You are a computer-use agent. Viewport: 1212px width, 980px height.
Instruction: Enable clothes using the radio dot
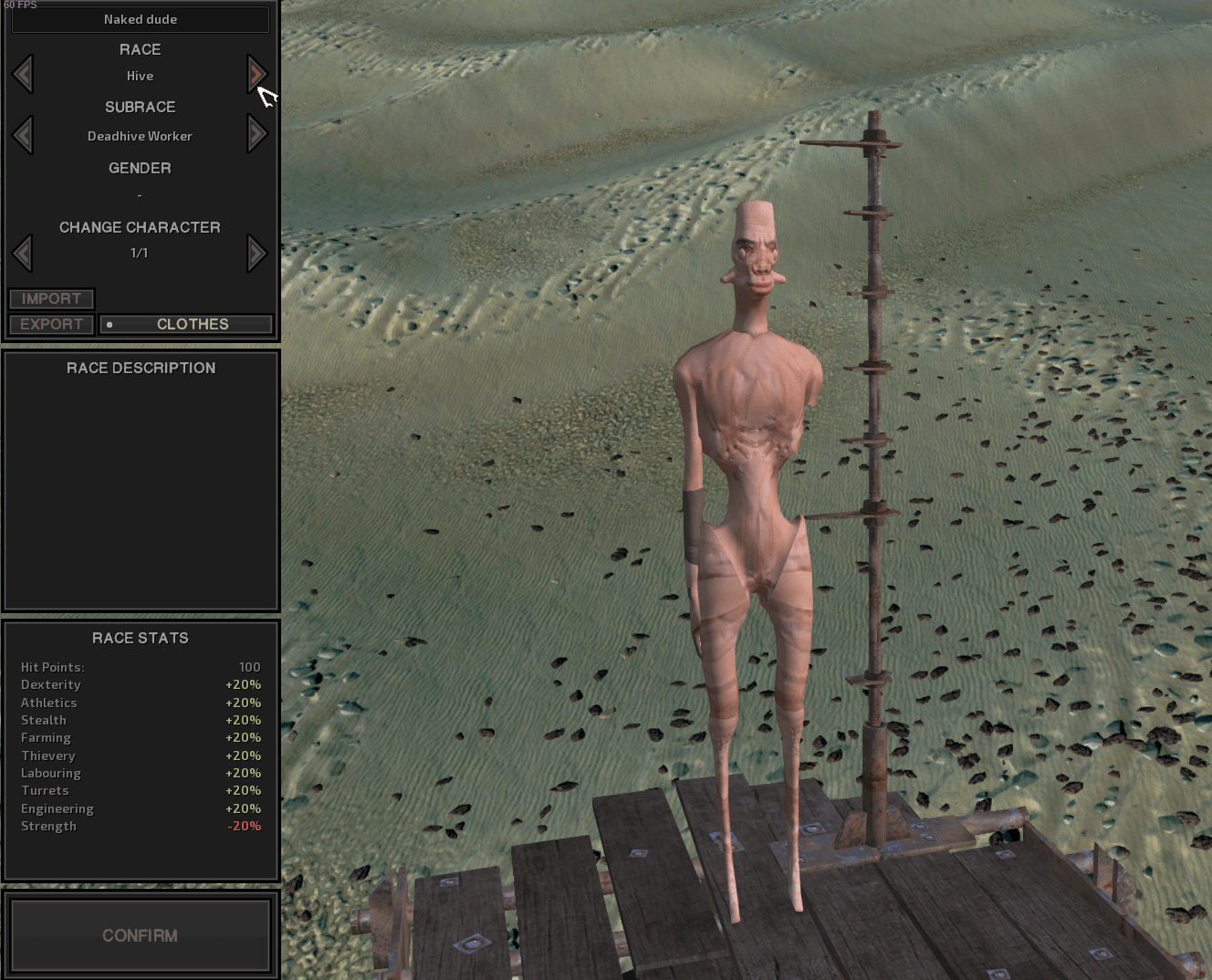tap(111, 324)
